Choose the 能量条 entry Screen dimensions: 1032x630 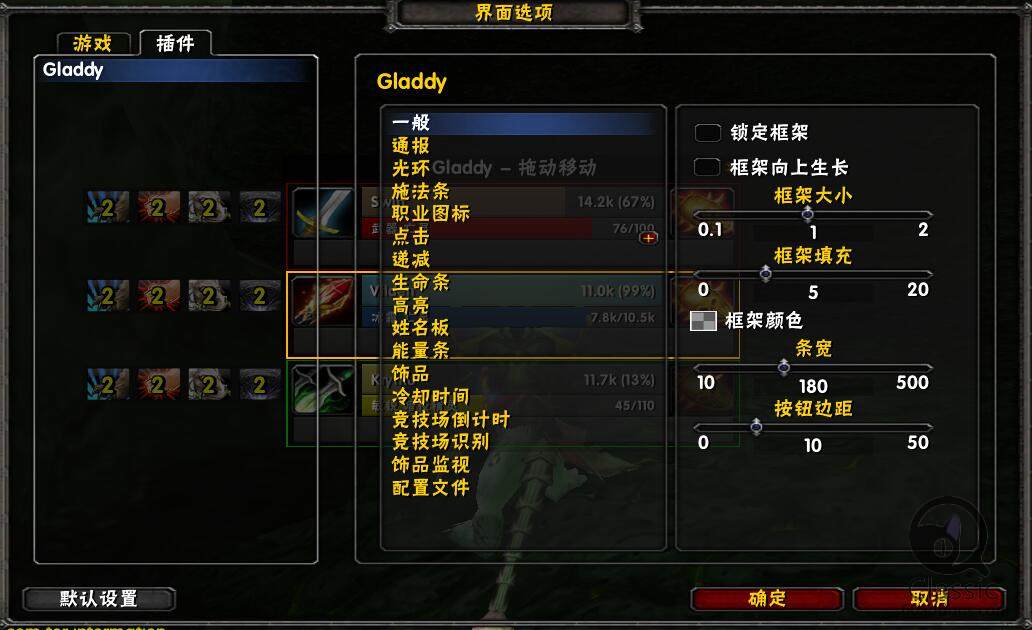(x=420, y=350)
